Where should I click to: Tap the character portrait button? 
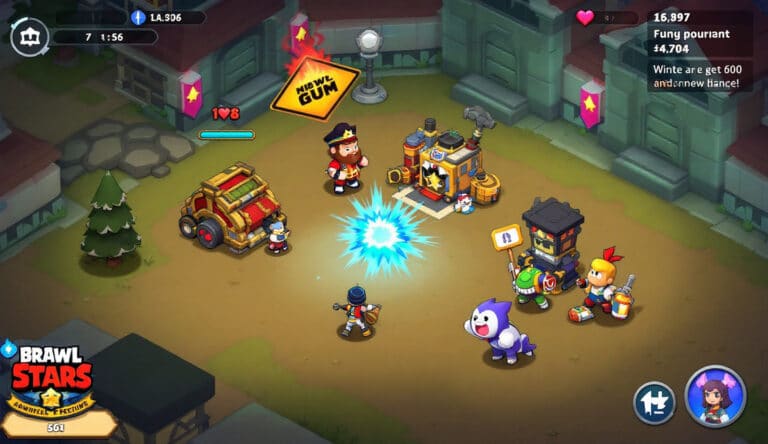click(715, 396)
